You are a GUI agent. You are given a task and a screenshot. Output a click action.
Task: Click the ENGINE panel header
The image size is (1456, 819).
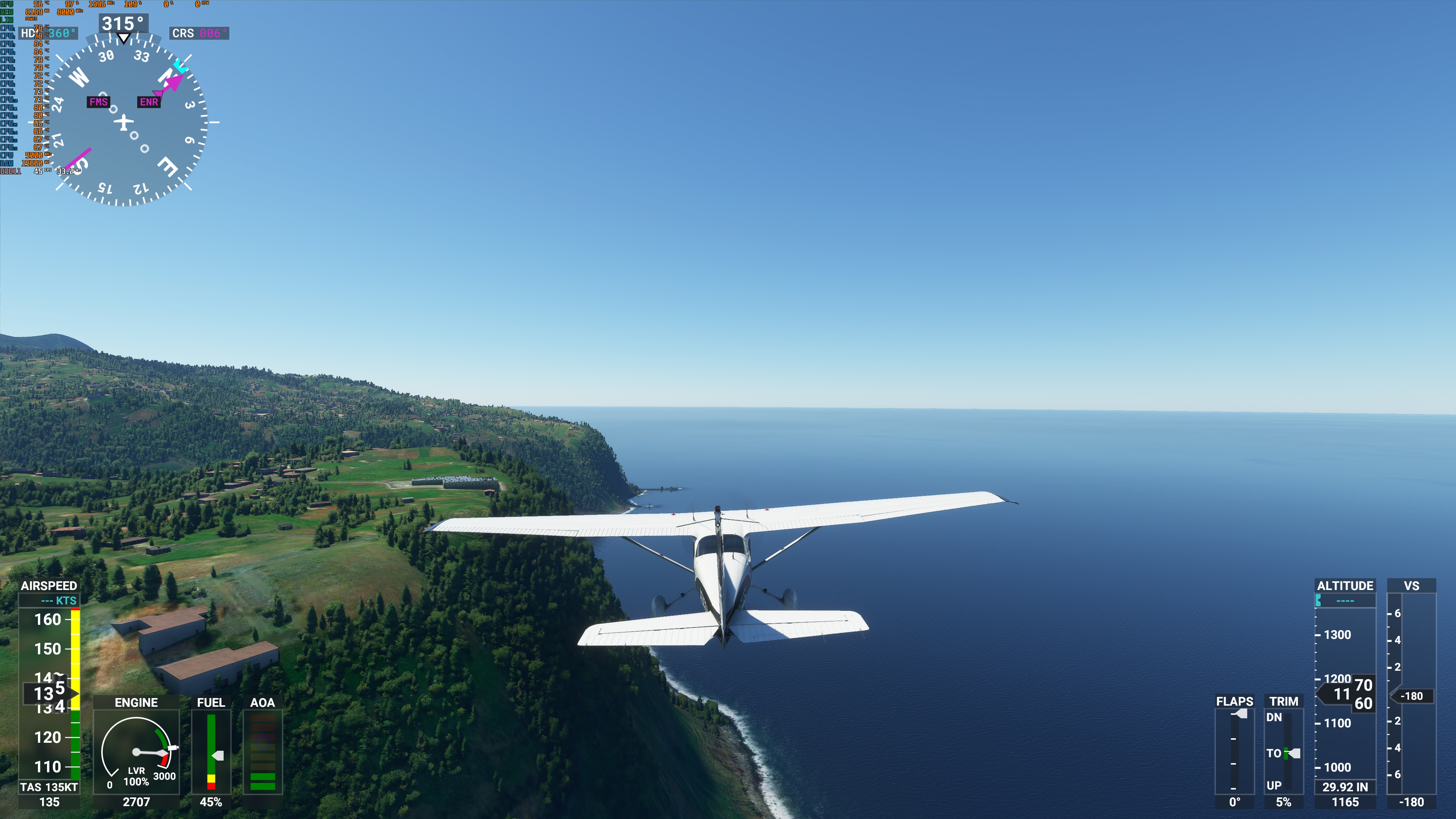[136, 703]
